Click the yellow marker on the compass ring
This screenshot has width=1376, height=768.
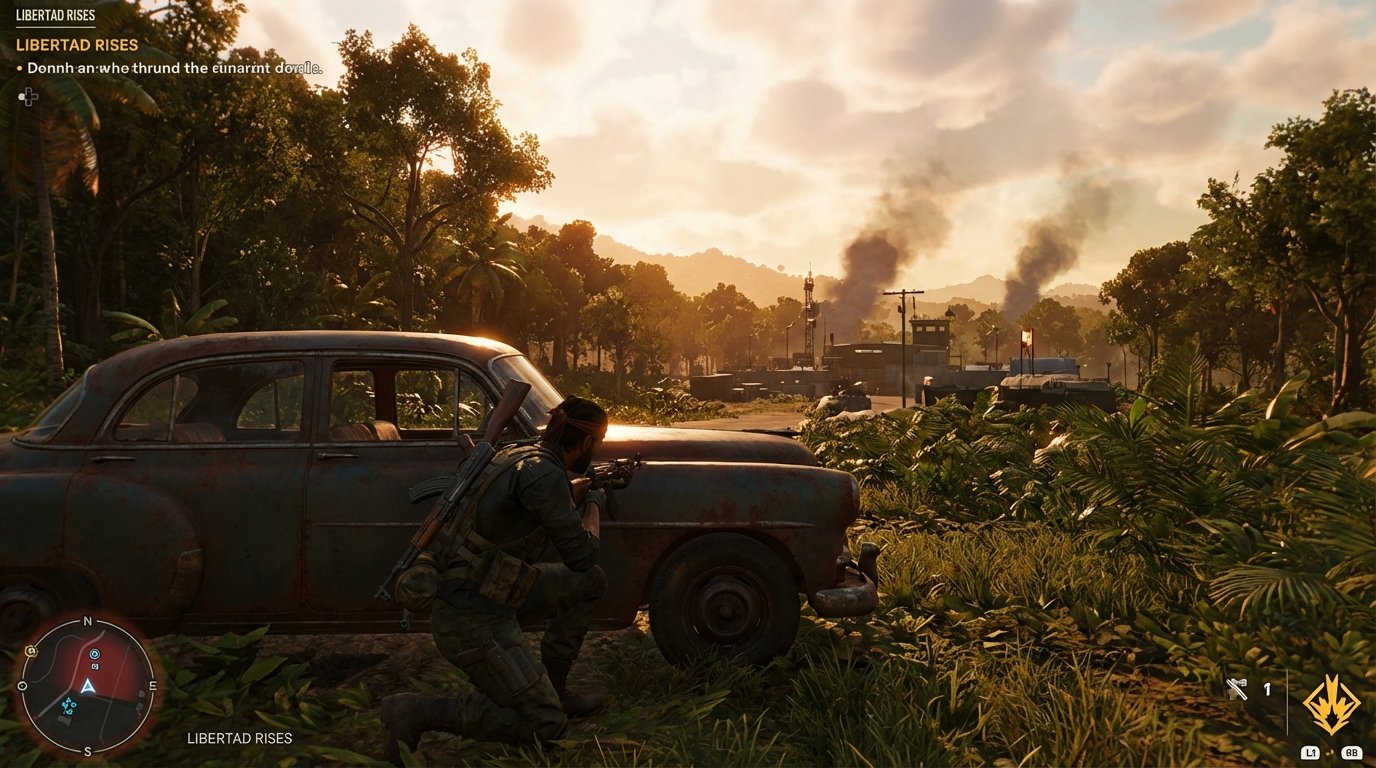tap(31, 650)
